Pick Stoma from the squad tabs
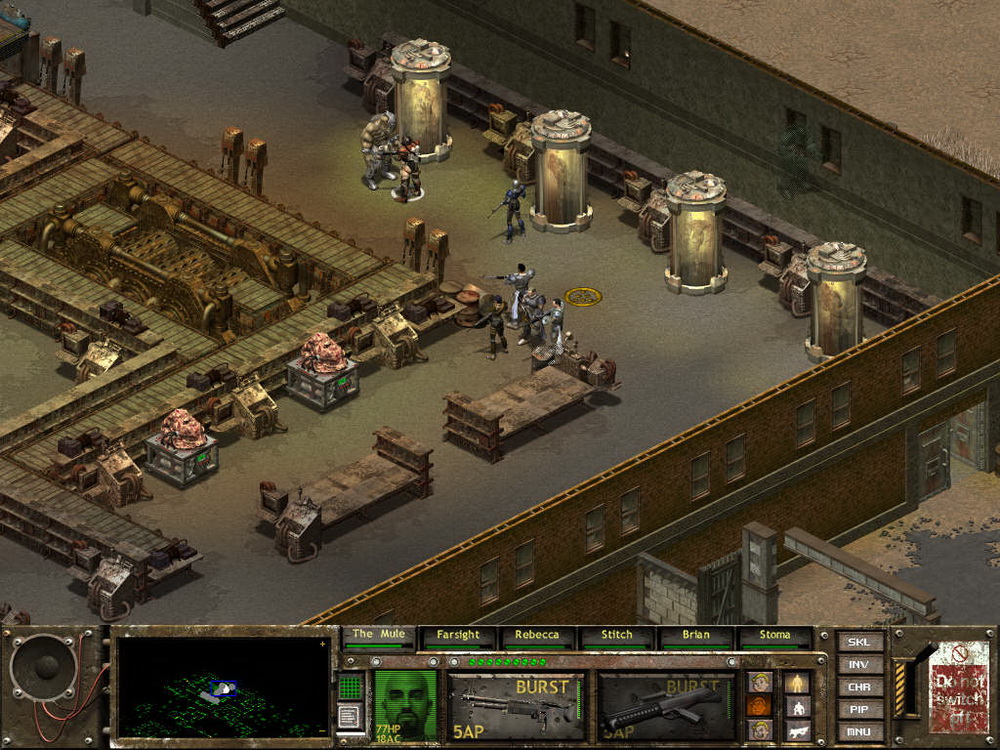Screen dimensions: 1000x750 point(774,635)
